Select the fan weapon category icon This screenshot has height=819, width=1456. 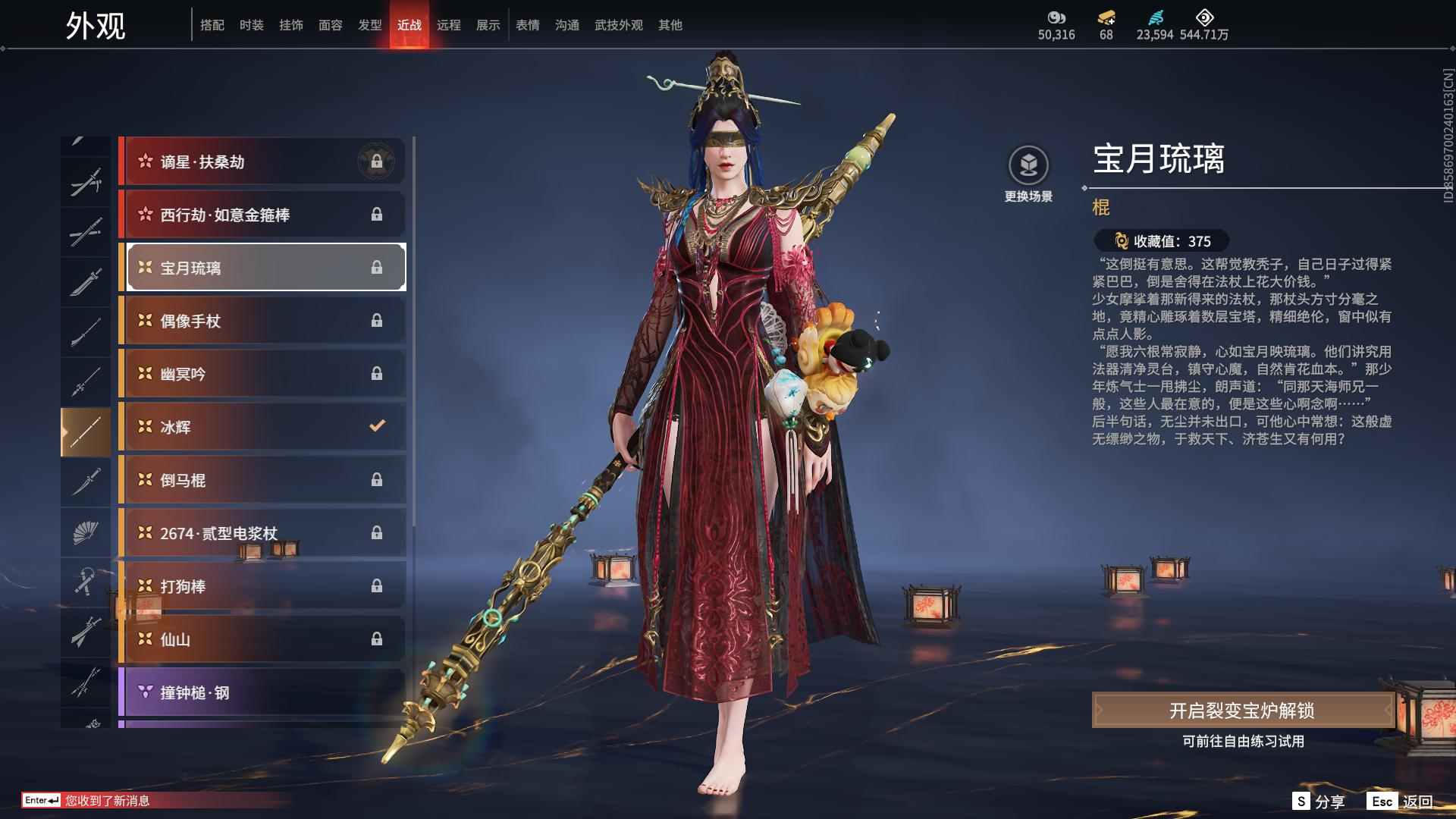point(86,532)
